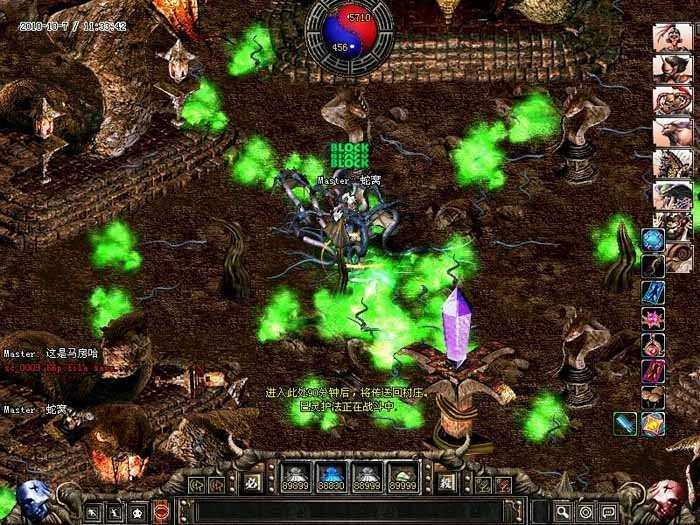Activate the blue crystal shard icon
The image size is (700, 525).
pos(626,424)
